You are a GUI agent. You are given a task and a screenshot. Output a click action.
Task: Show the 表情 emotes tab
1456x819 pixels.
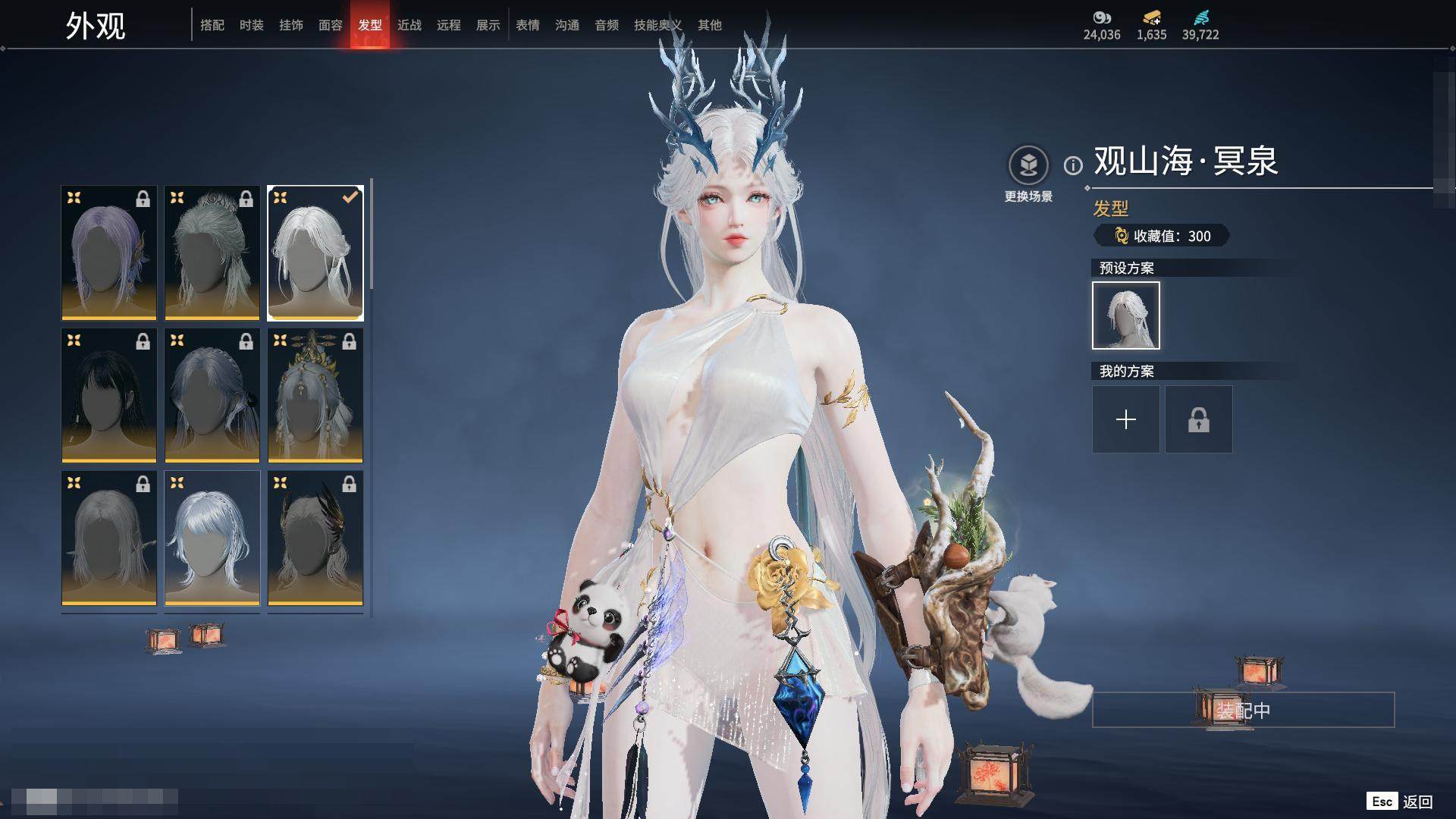point(528,25)
